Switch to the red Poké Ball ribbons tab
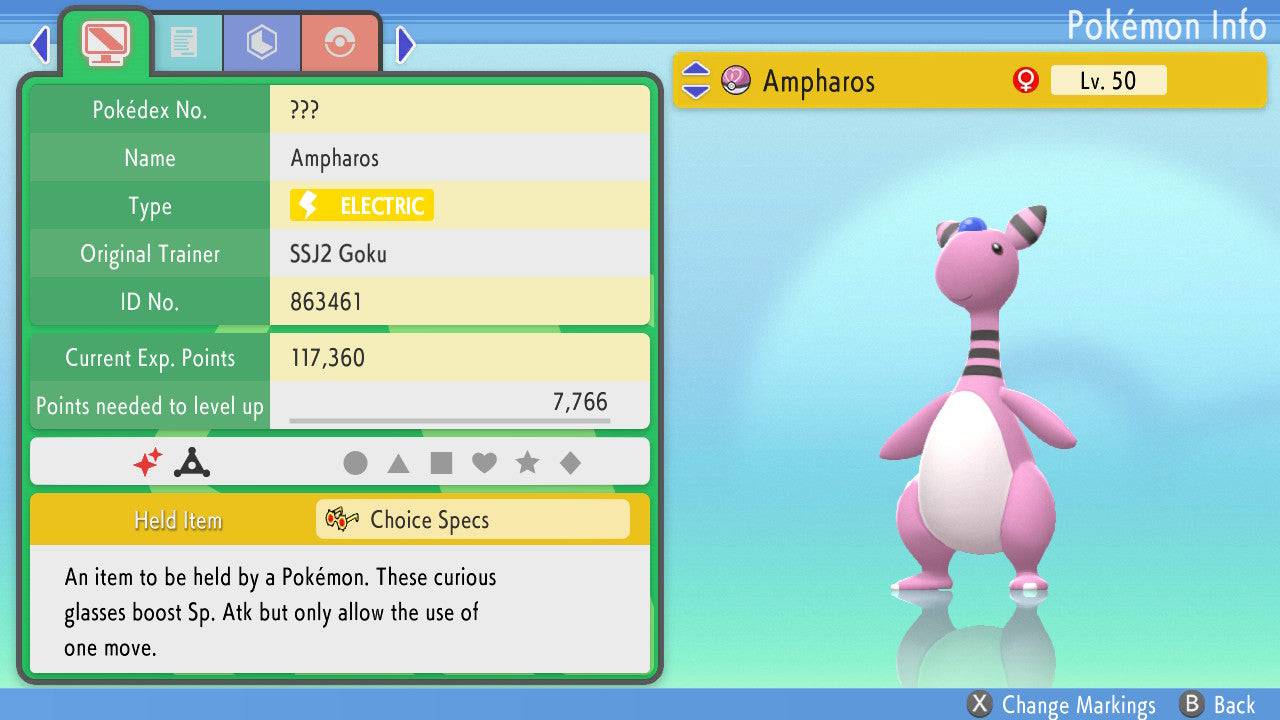Viewport: 1280px width, 720px height. click(x=340, y=42)
